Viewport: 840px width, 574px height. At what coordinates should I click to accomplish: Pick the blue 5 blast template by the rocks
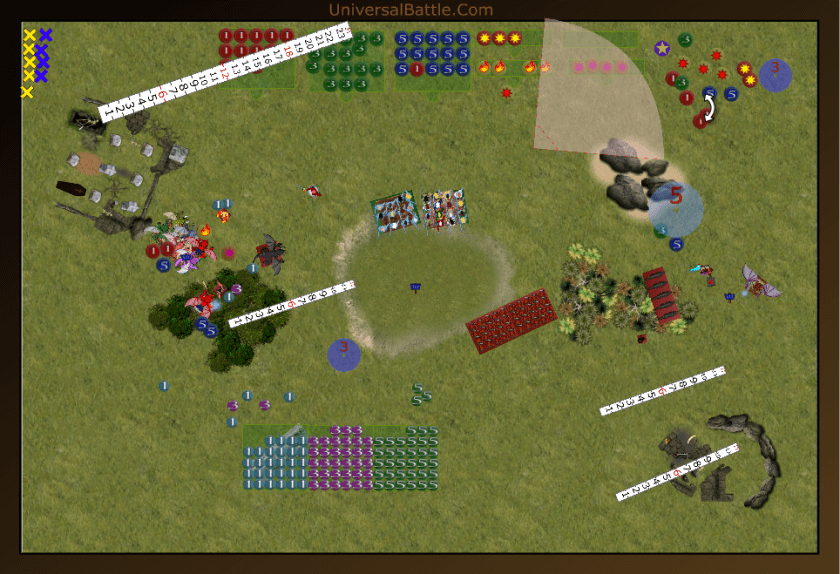[675, 208]
